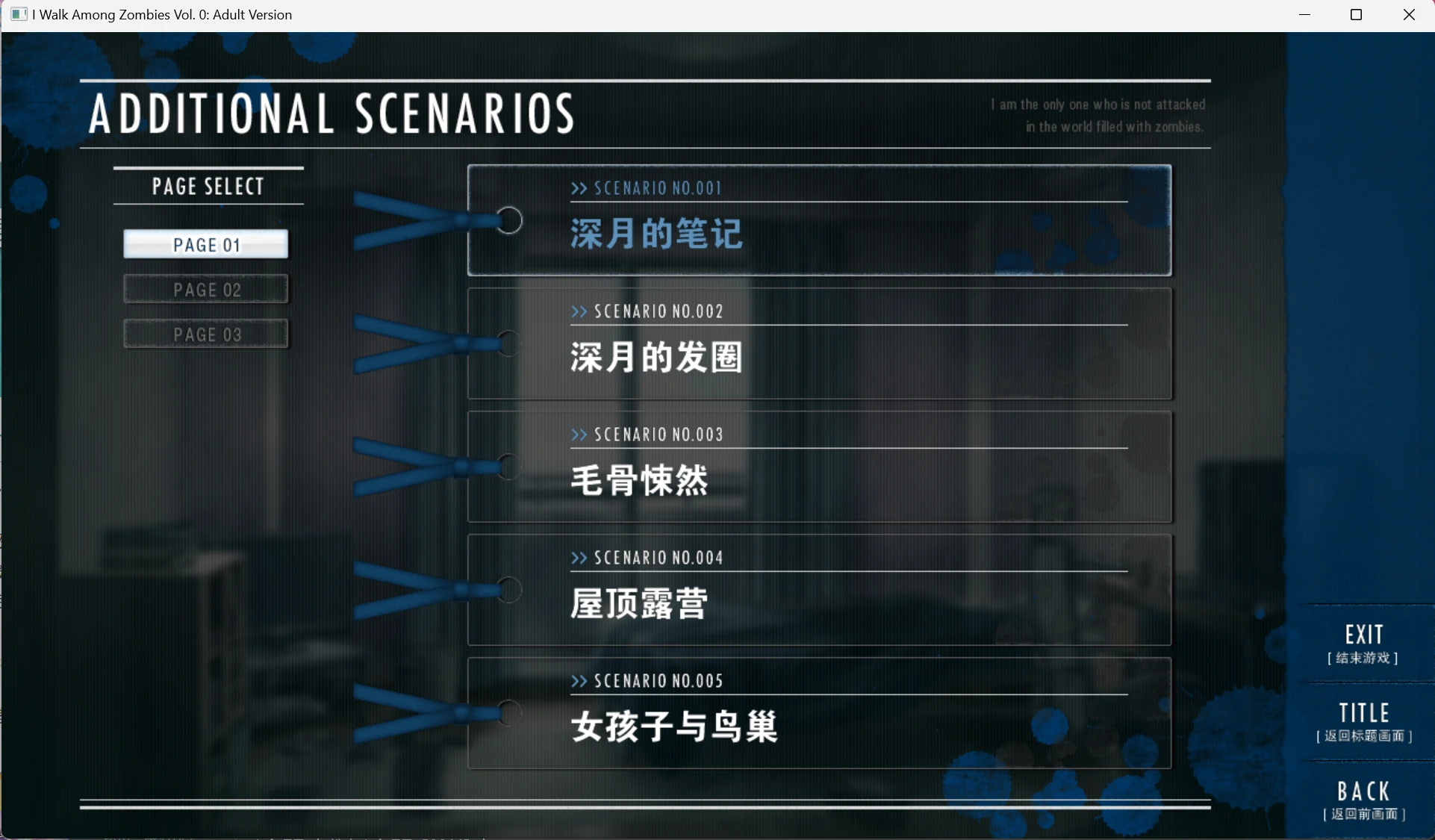Open Scenario No.001 深月的笔记
The height and width of the screenshot is (840, 1435).
tap(819, 221)
